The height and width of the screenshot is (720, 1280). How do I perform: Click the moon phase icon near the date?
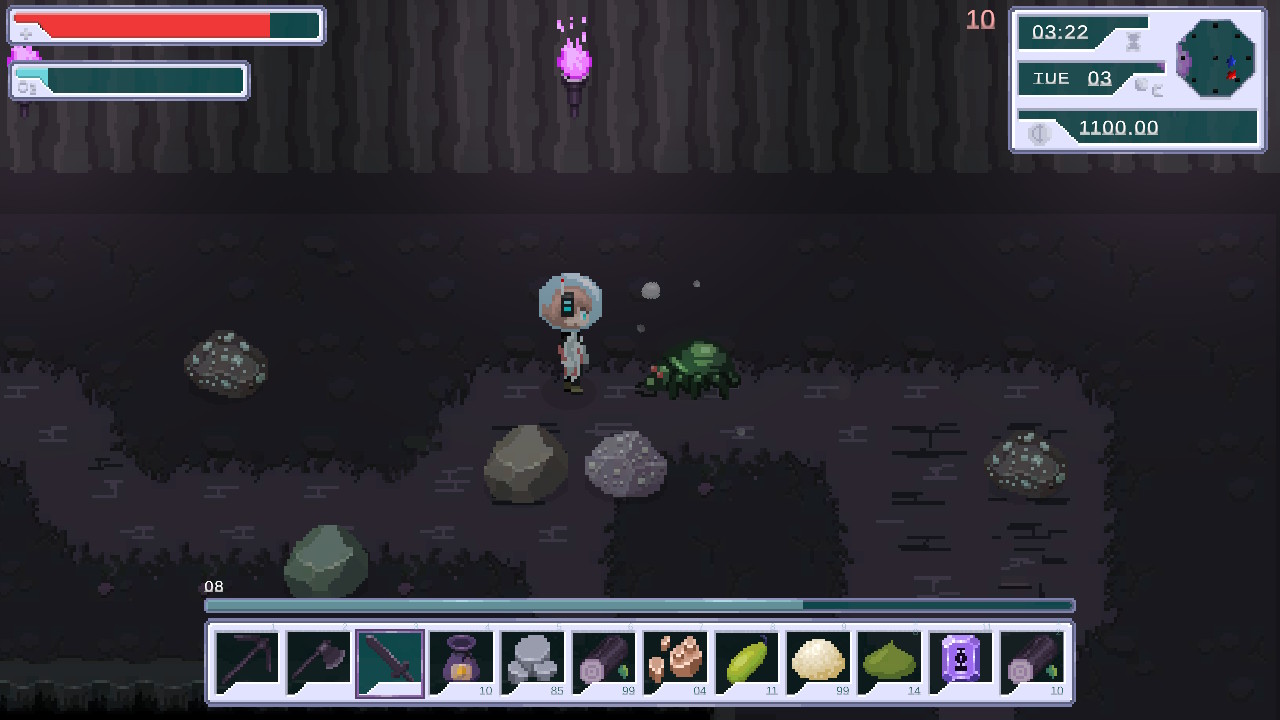[1140, 87]
